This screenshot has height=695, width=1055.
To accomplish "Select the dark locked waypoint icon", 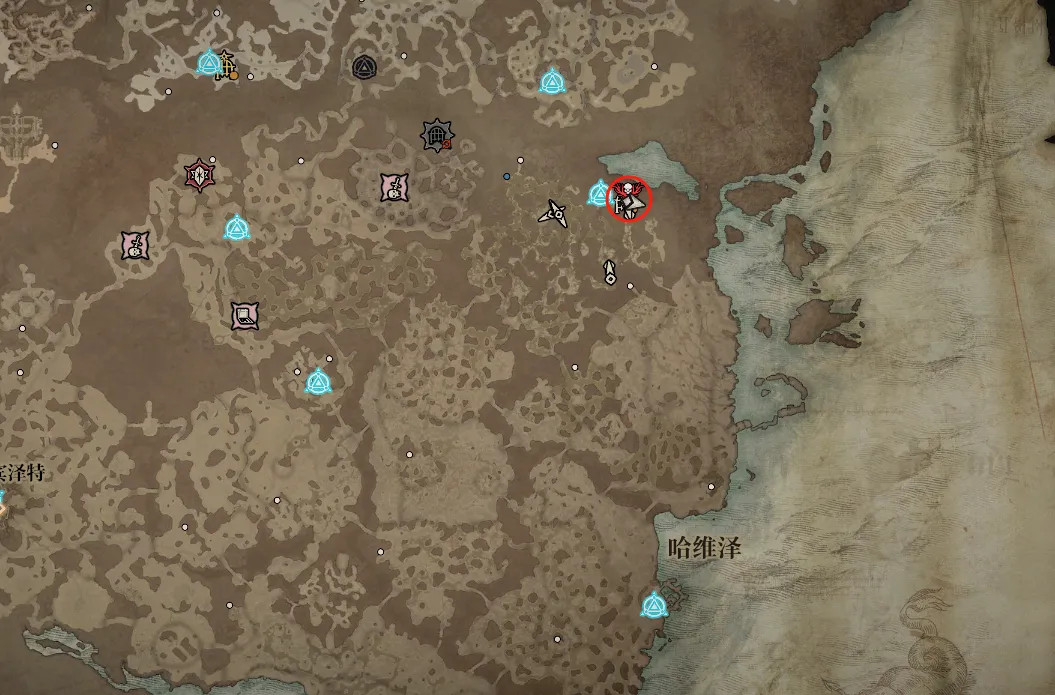I will [x=364, y=67].
